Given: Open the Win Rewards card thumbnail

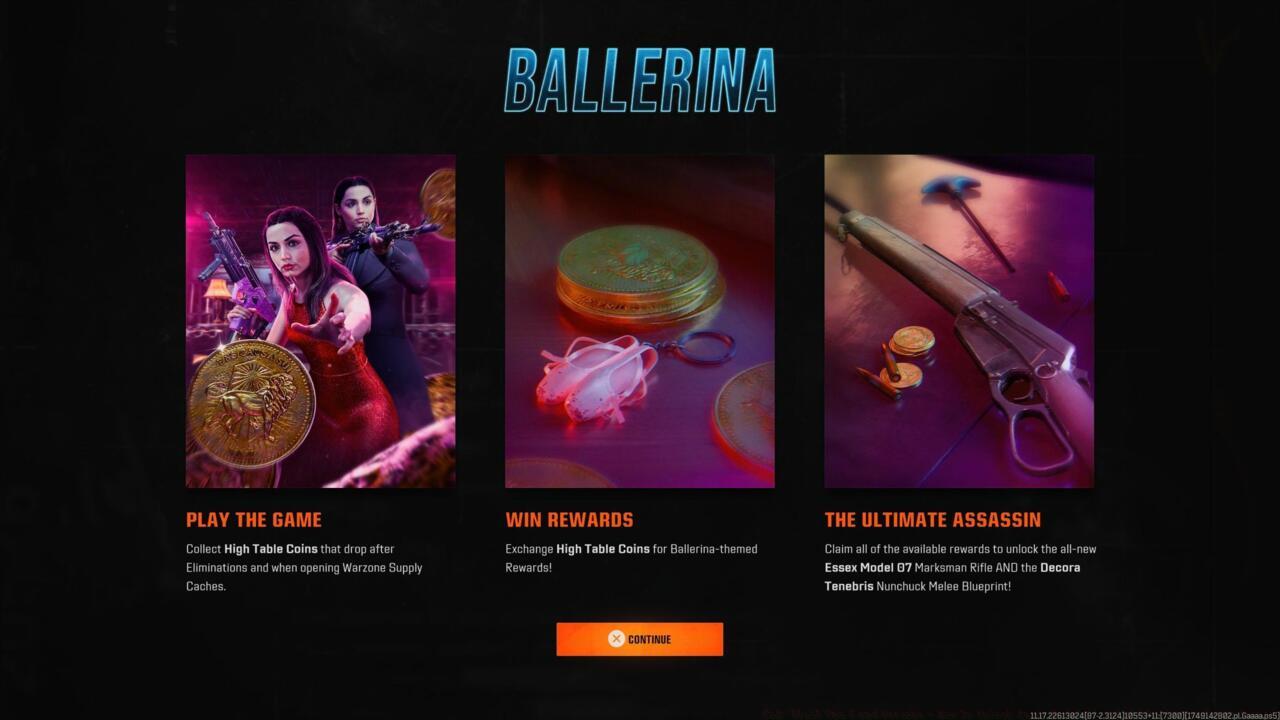Looking at the screenshot, I should coord(640,320).
